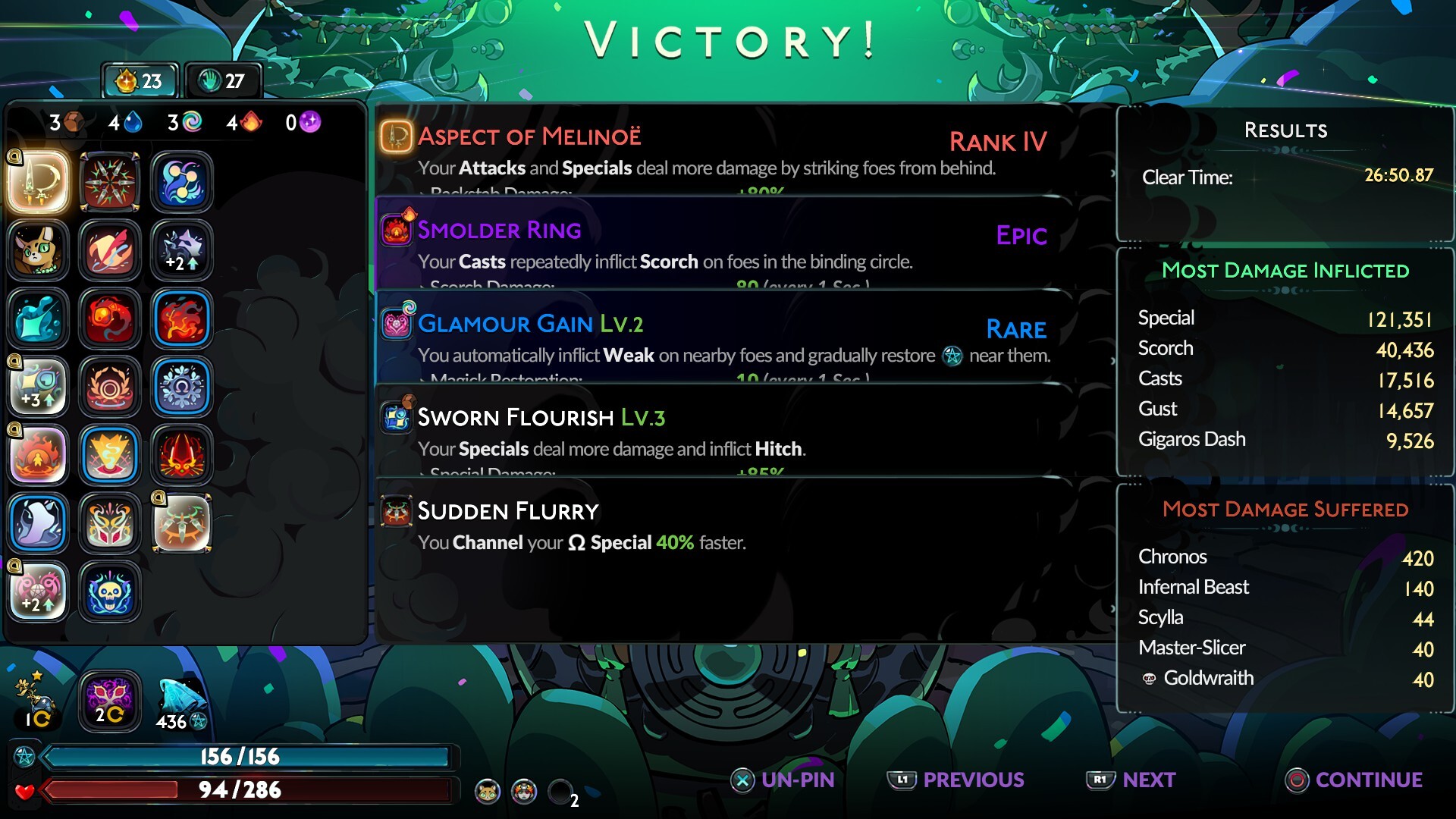Select the snowflake omega boon icon
1456x819 pixels.
point(182,387)
